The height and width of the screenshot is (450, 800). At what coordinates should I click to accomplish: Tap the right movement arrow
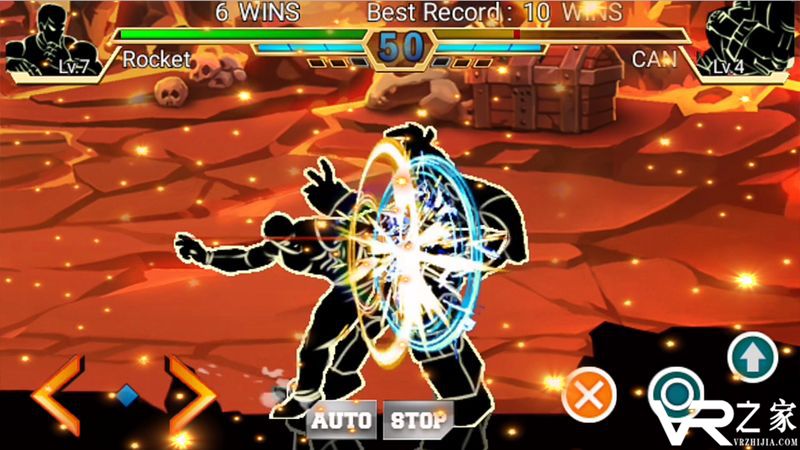click(x=190, y=397)
